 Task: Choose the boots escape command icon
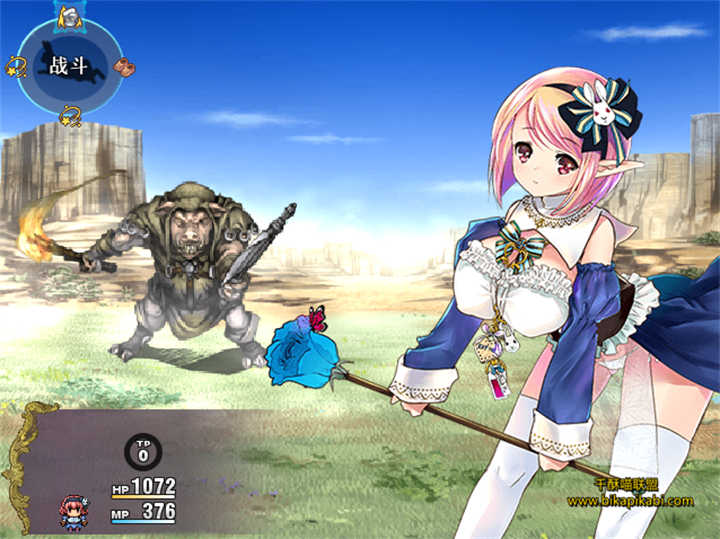(124, 67)
